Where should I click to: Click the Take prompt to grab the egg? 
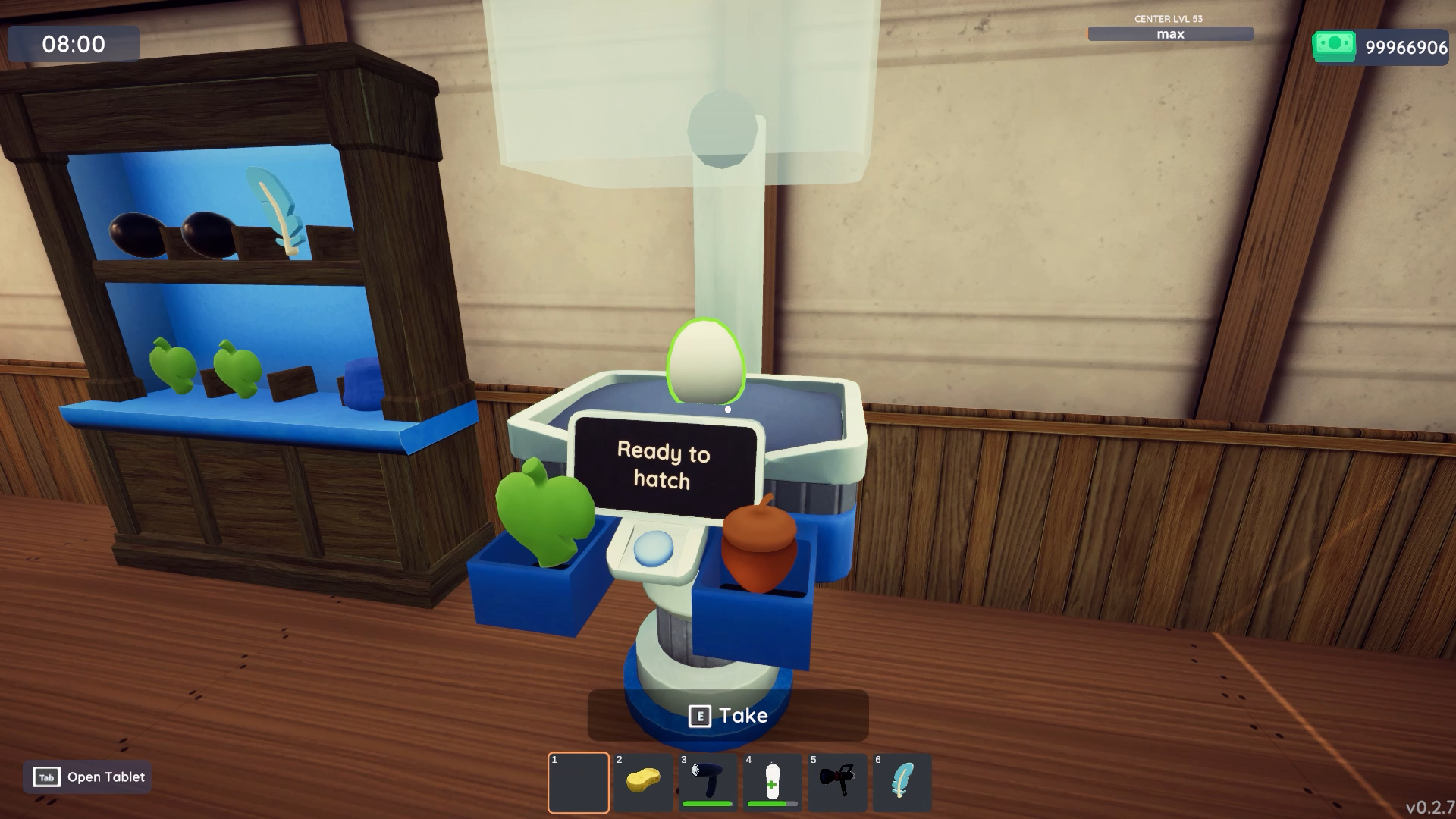tap(747, 714)
